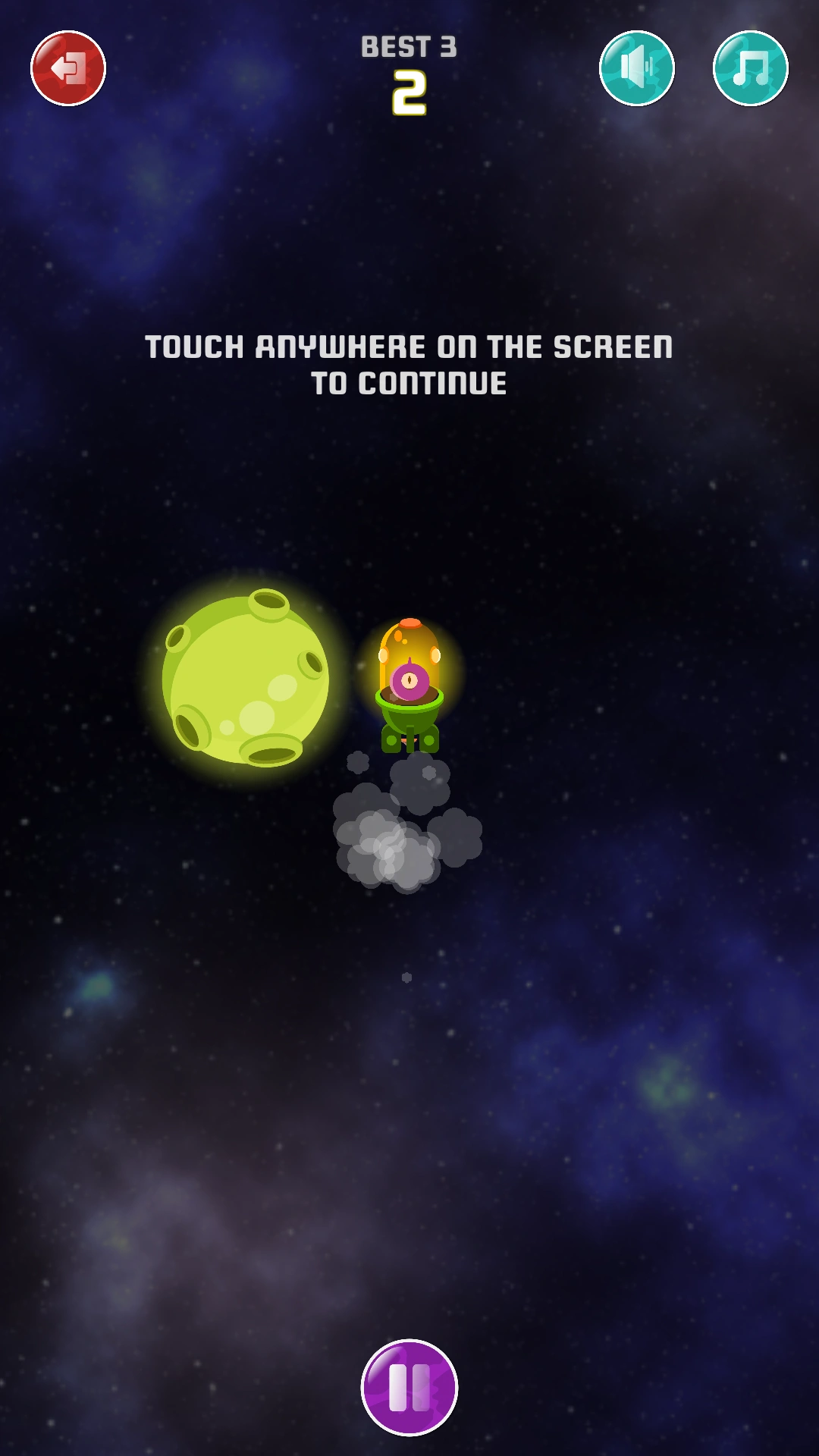The width and height of the screenshot is (819, 1456).
Task: Toggle the sound effects speaker button
Action: (637, 68)
